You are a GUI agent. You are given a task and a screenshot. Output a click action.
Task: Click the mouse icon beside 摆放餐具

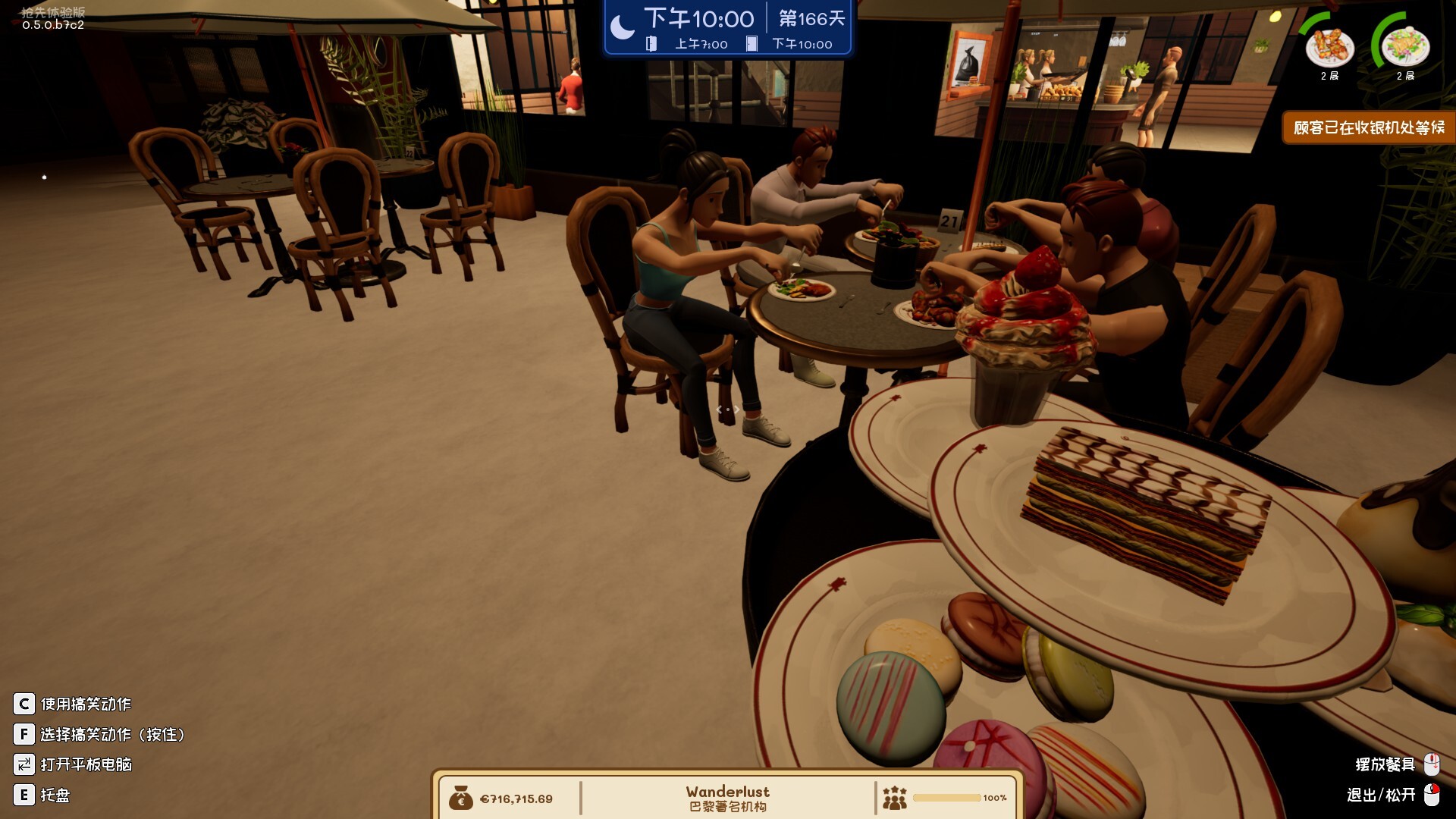[1433, 764]
